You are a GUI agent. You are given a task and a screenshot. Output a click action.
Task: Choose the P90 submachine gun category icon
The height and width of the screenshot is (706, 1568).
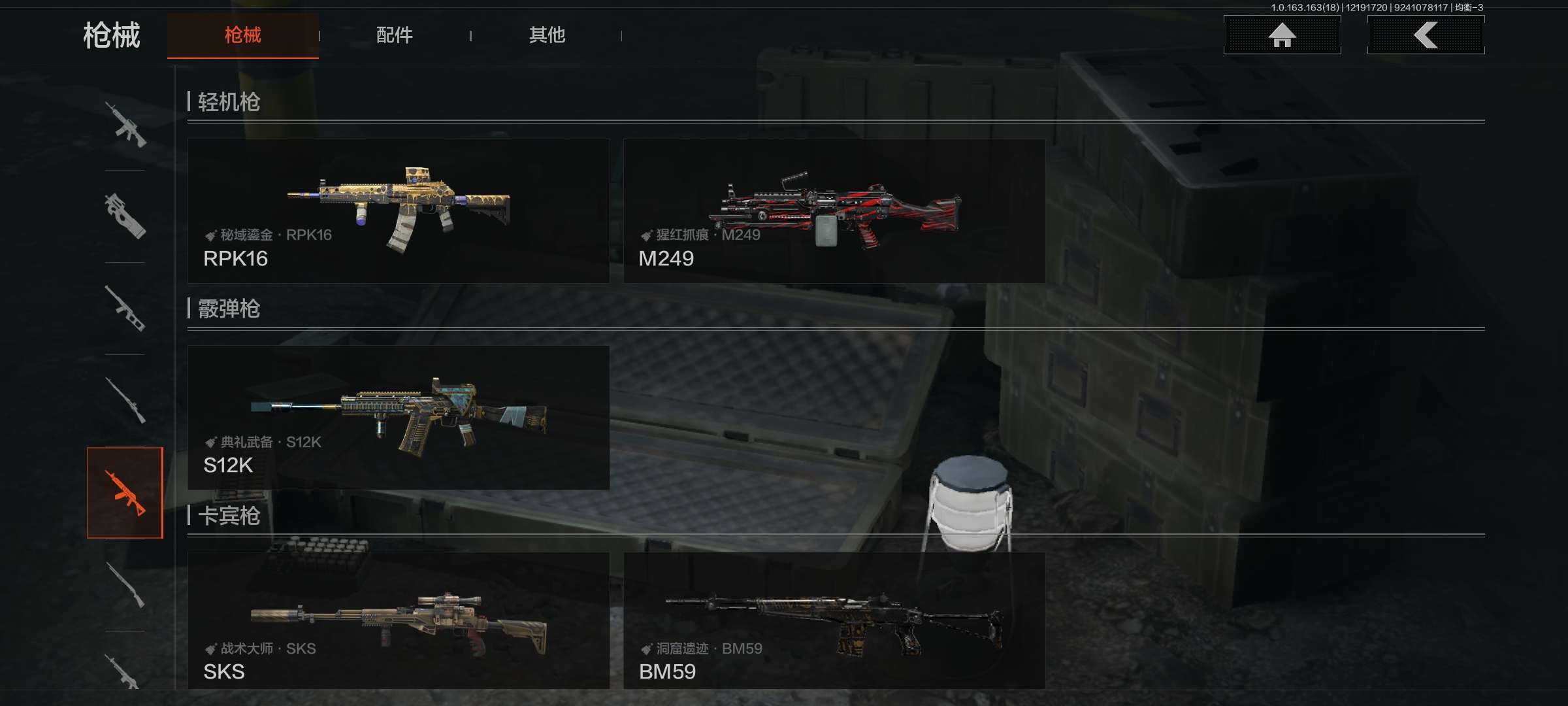(125, 216)
